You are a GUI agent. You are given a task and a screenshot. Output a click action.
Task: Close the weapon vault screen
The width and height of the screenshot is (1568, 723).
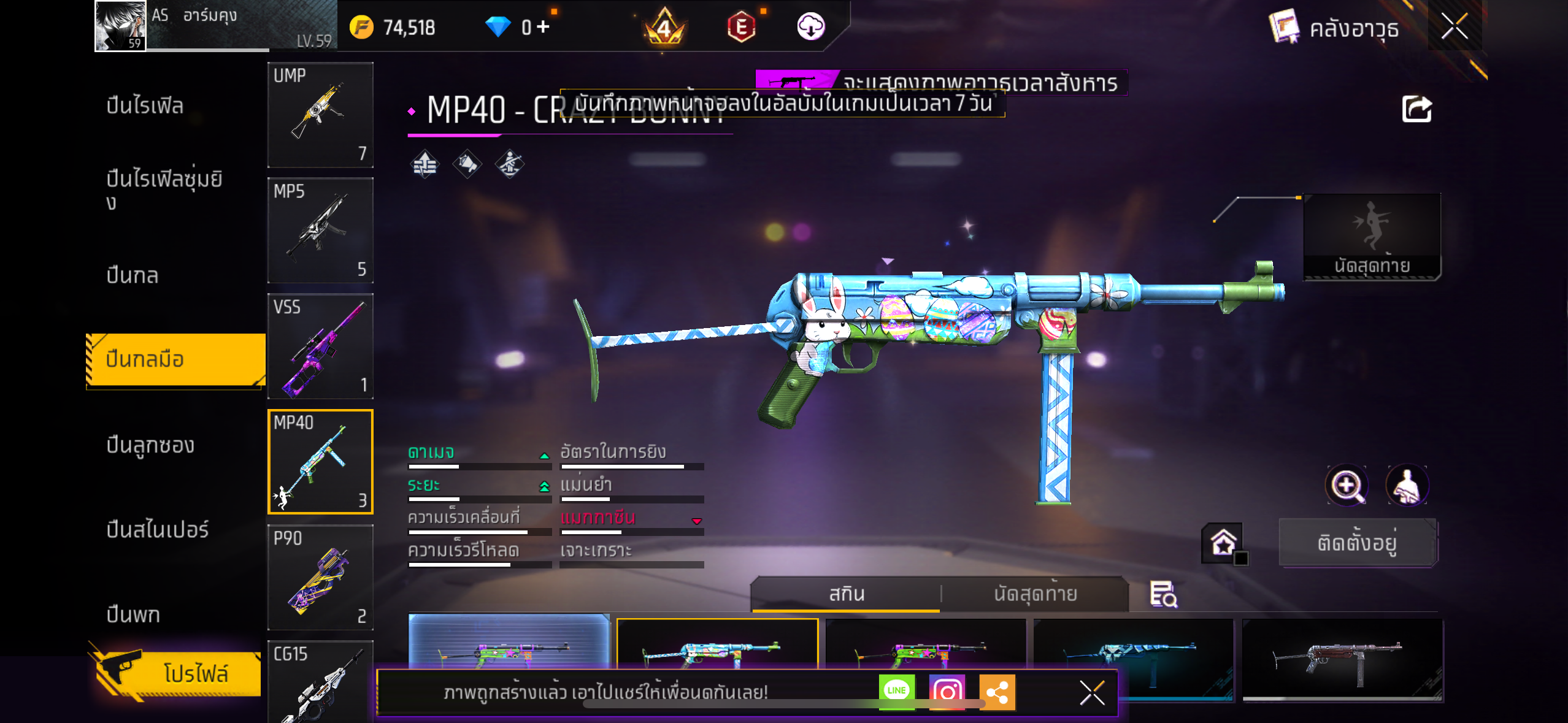click(1454, 26)
